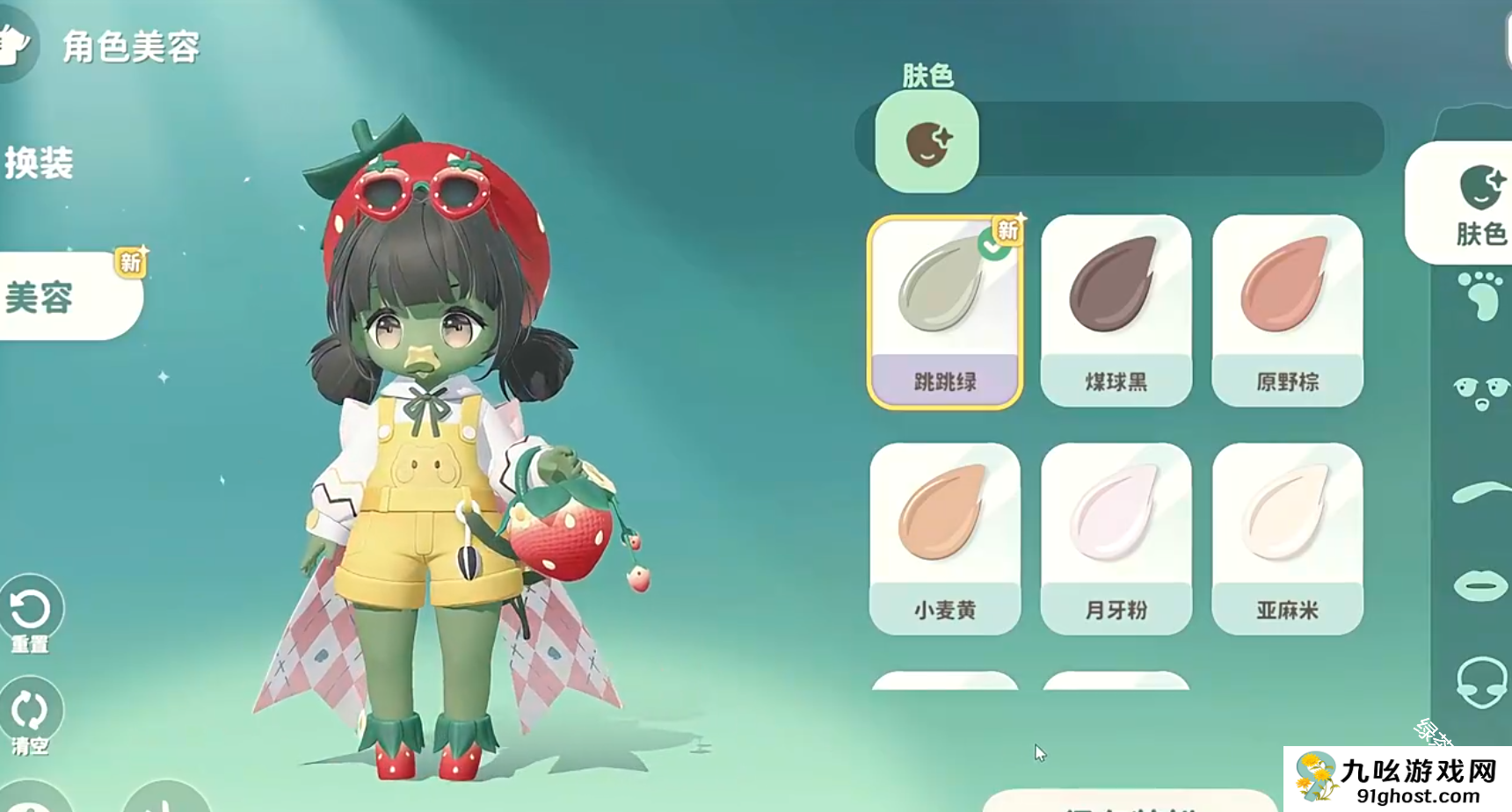Image resolution: width=1512 pixels, height=812 pixels.
Task: Switch to the eyebrow category
Action: click(1480, 493)
